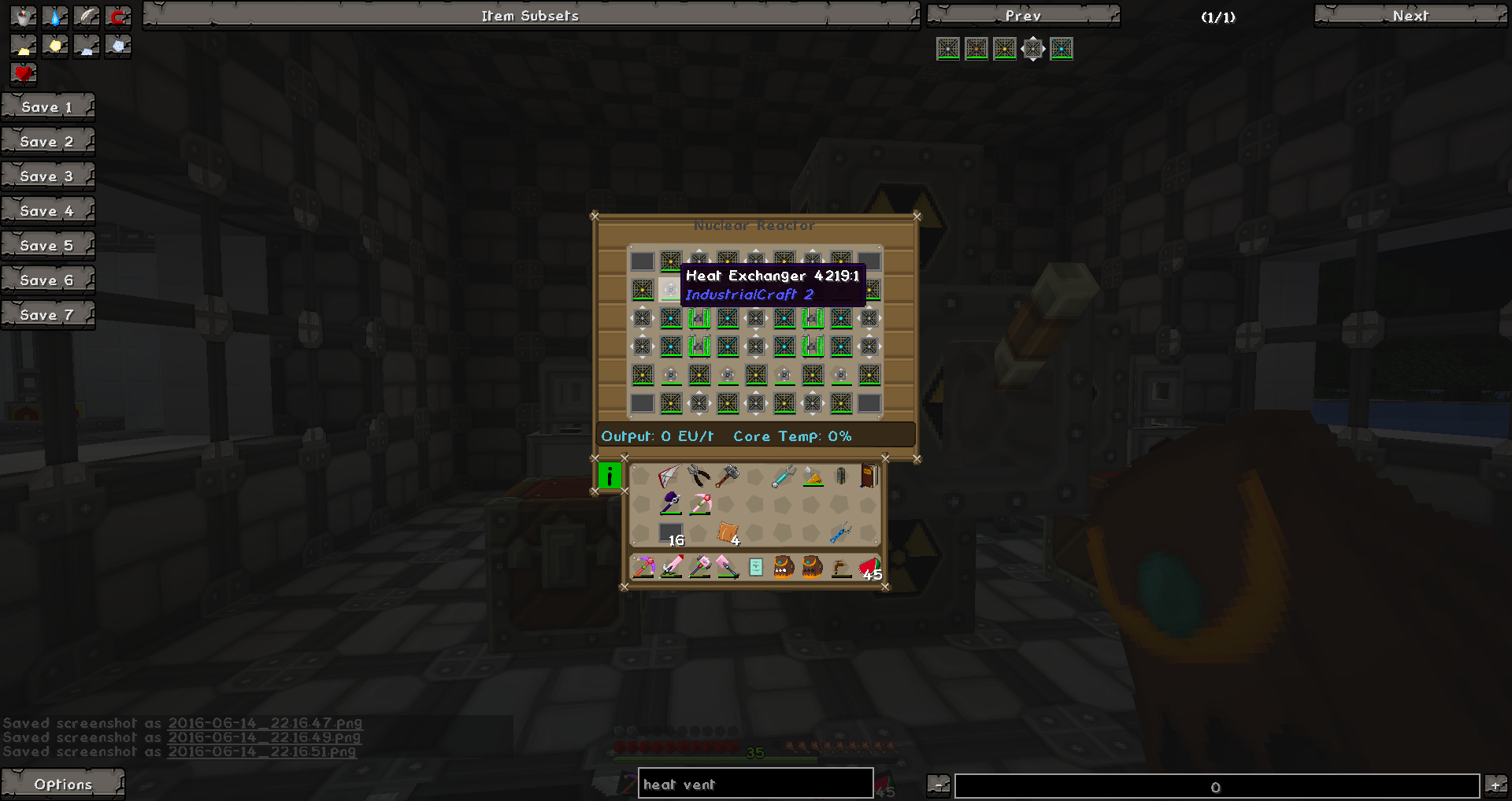This screenshot has height=801, width=1512.
Task: Click the plus button beside quantity field
Action: (1495, 784)
